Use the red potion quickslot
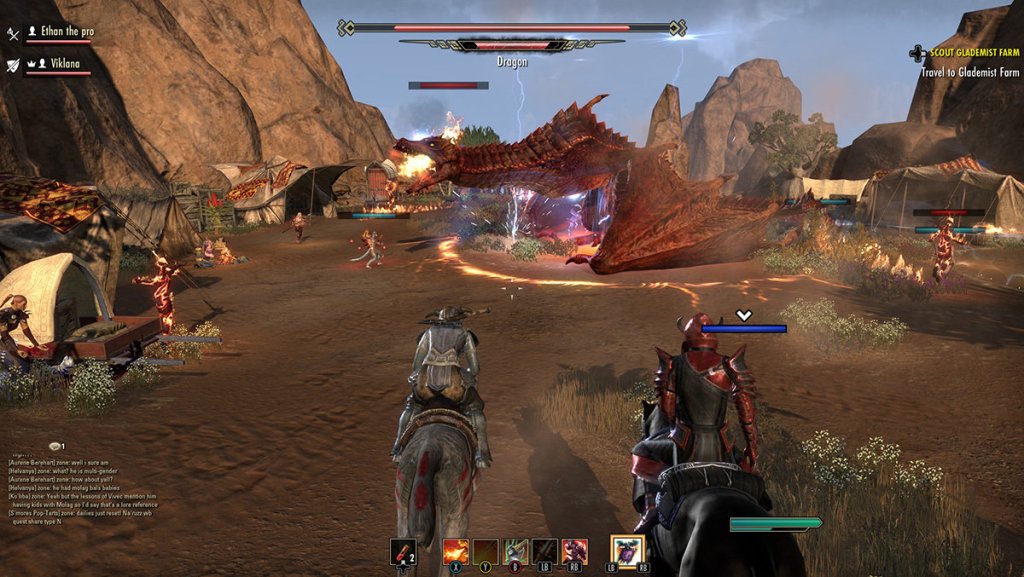The height and width of the screenshot is (577, 1024). point(403,551)
